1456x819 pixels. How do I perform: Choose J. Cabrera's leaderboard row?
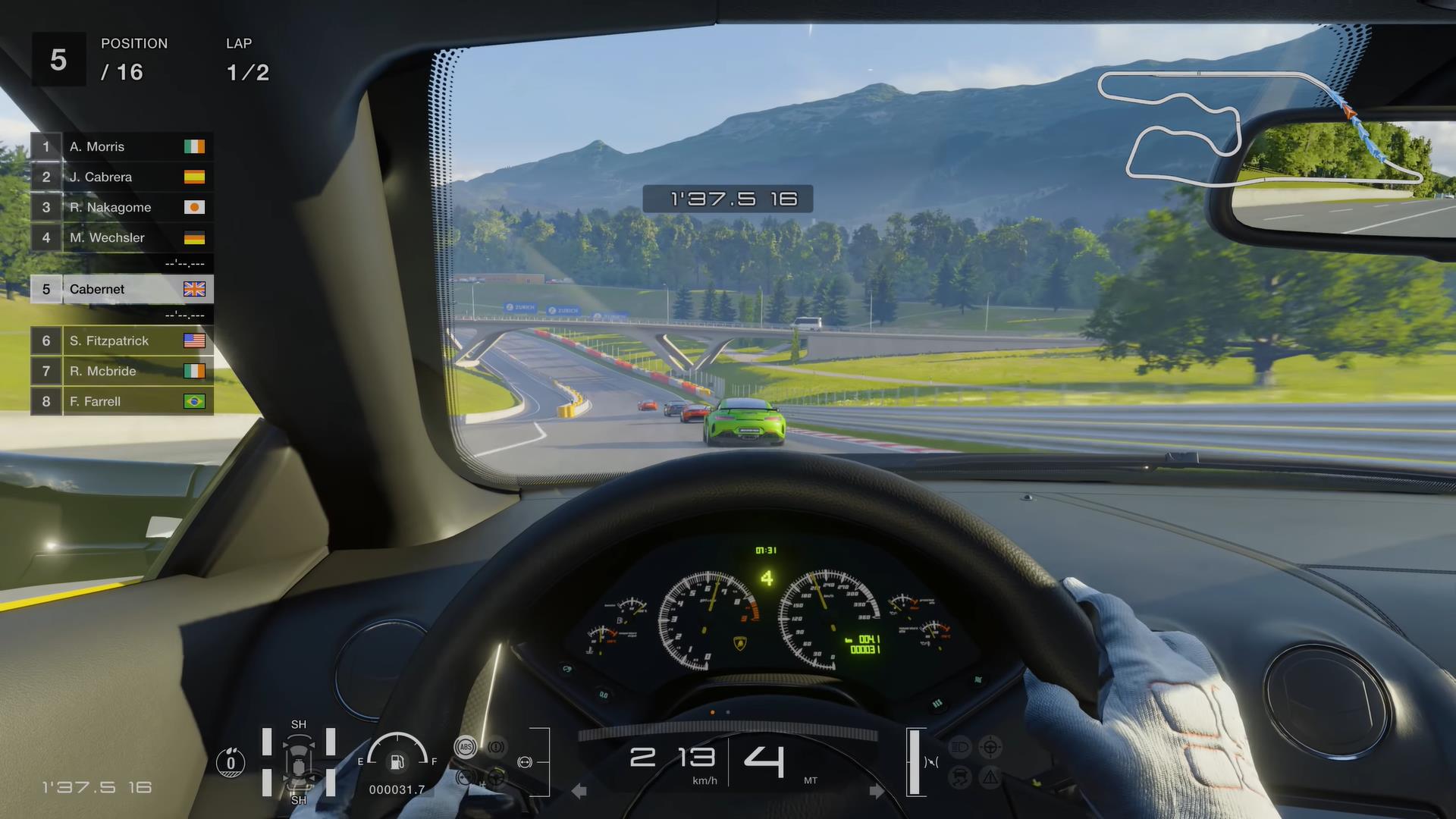121,177
